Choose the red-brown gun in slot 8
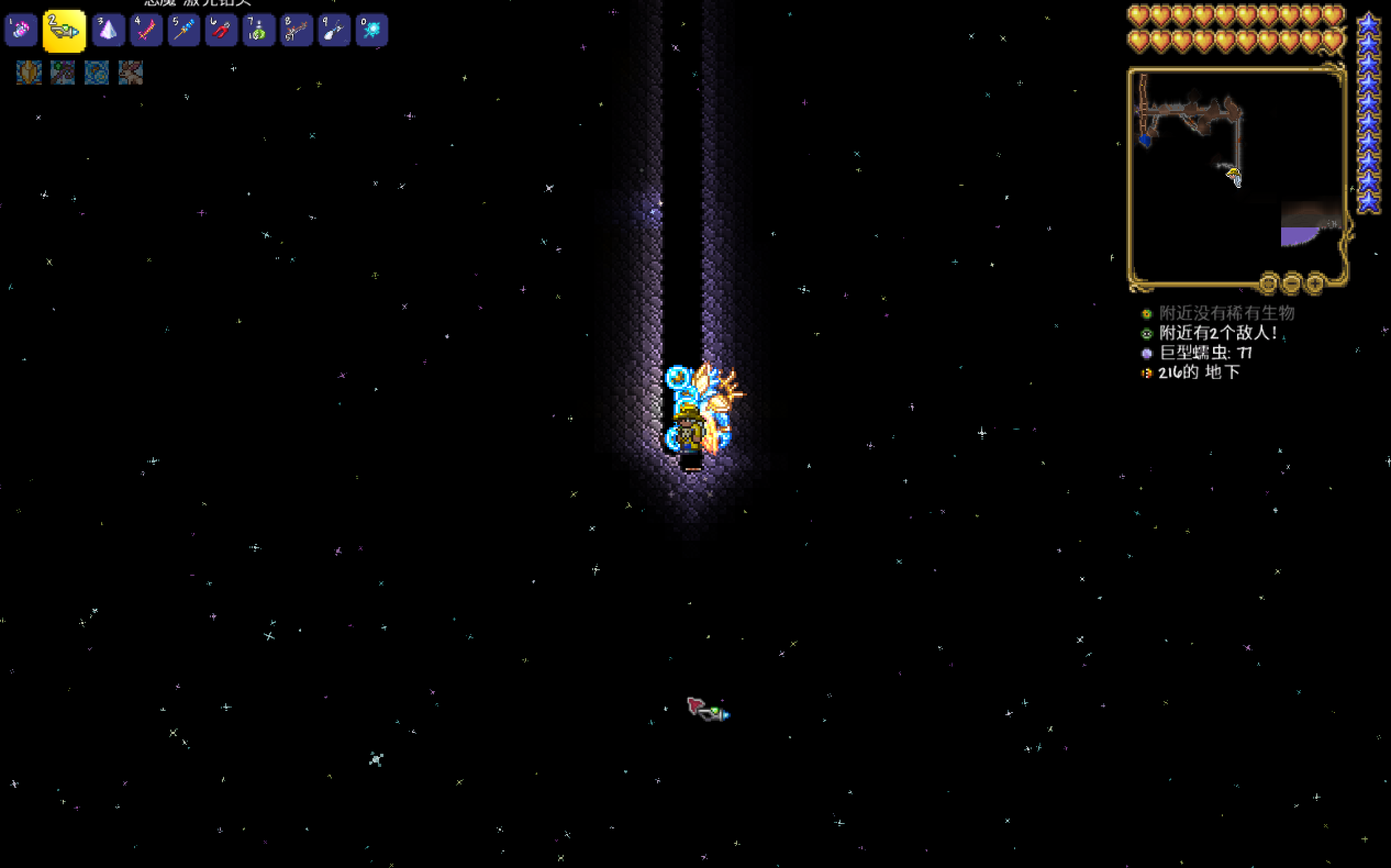 [296, 30]
